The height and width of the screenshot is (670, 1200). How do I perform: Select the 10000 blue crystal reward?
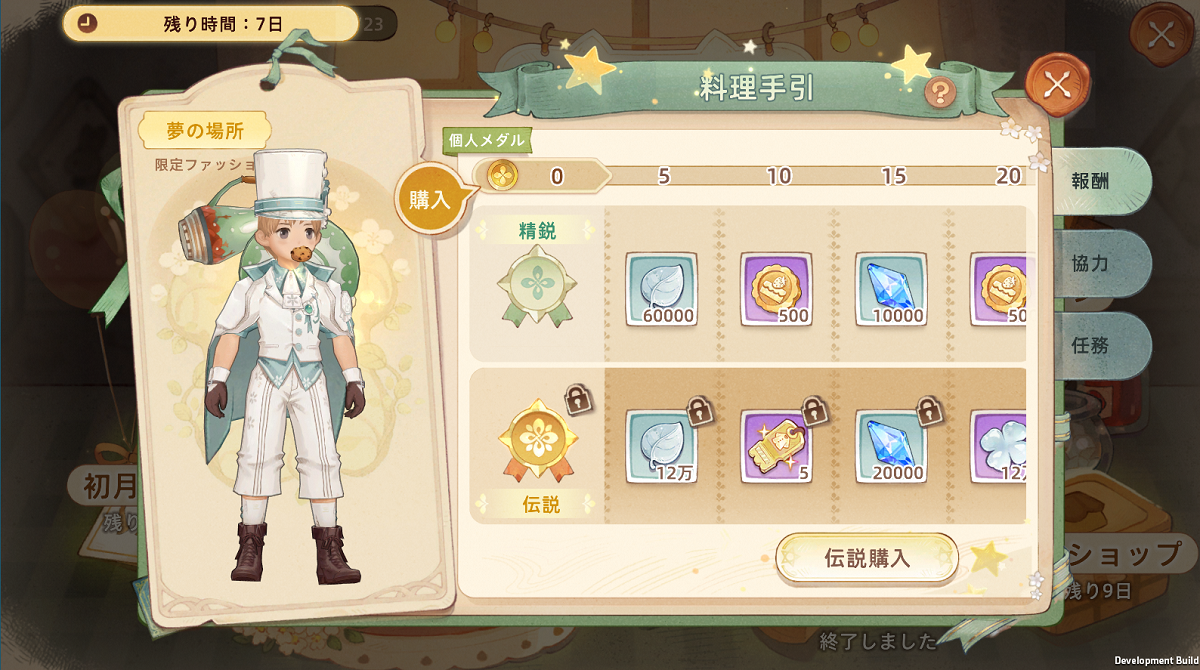(x=891, y=289)
